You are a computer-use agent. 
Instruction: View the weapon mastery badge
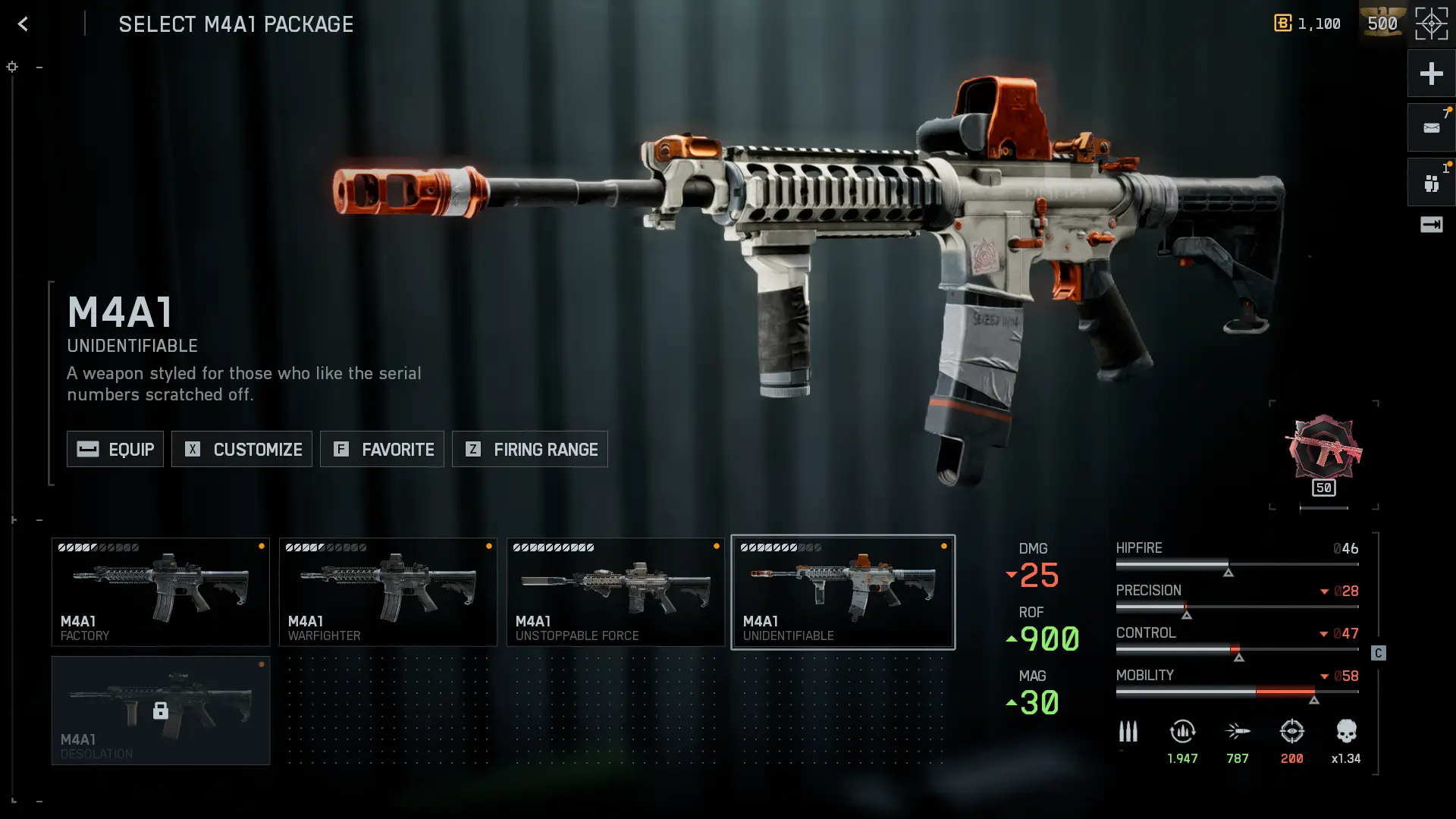coord(1323,452)
